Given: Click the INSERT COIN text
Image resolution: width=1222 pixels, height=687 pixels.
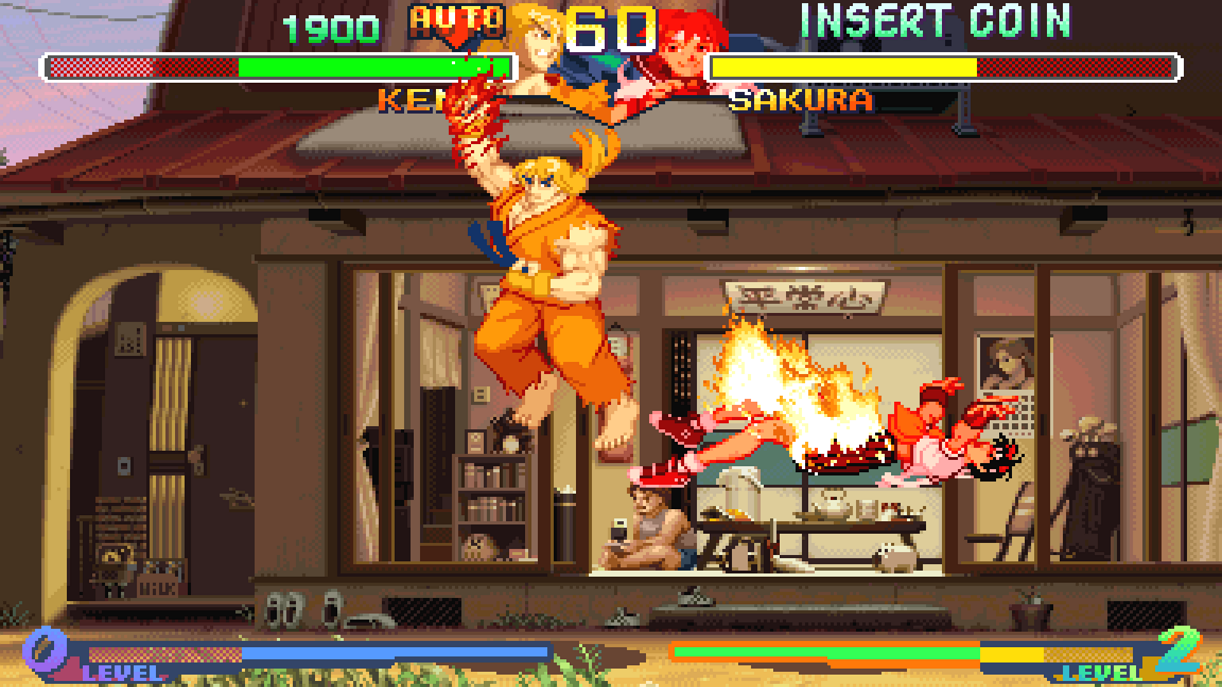Looking at the screenshot, I should pos(935,22).
